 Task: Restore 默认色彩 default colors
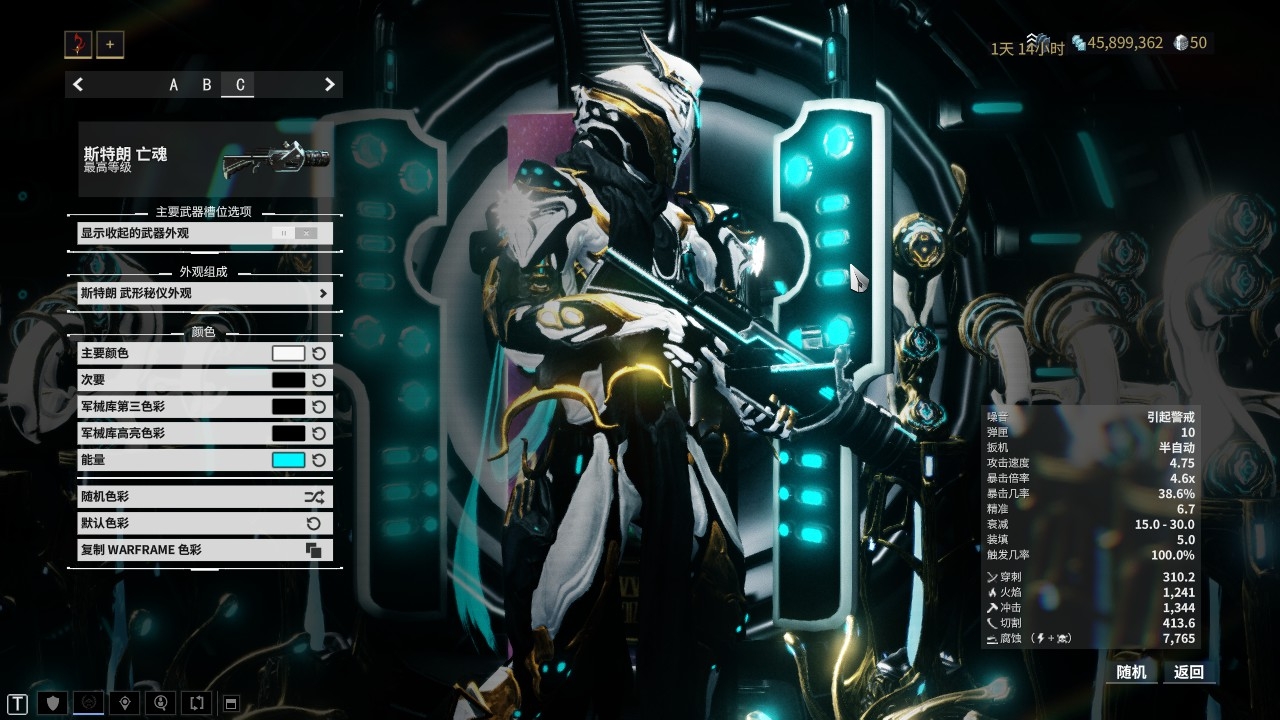[x=205, y=523]
